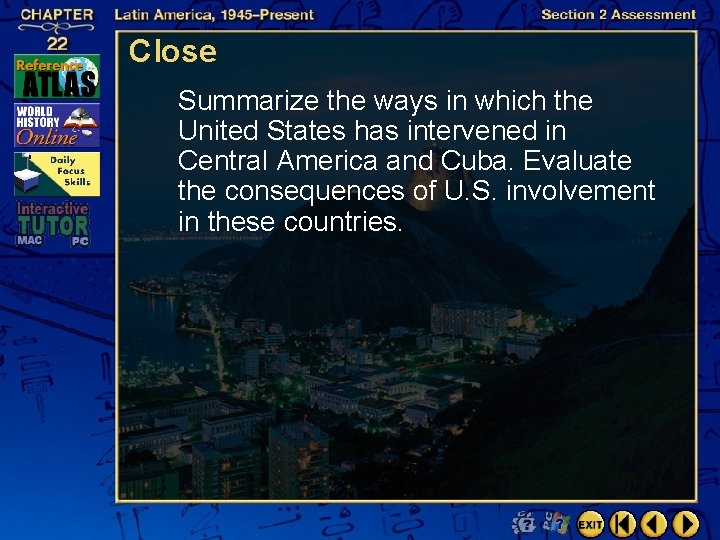Open the Mac help icon
This screenshot has height=540, width=720.
tap(524, 523)
